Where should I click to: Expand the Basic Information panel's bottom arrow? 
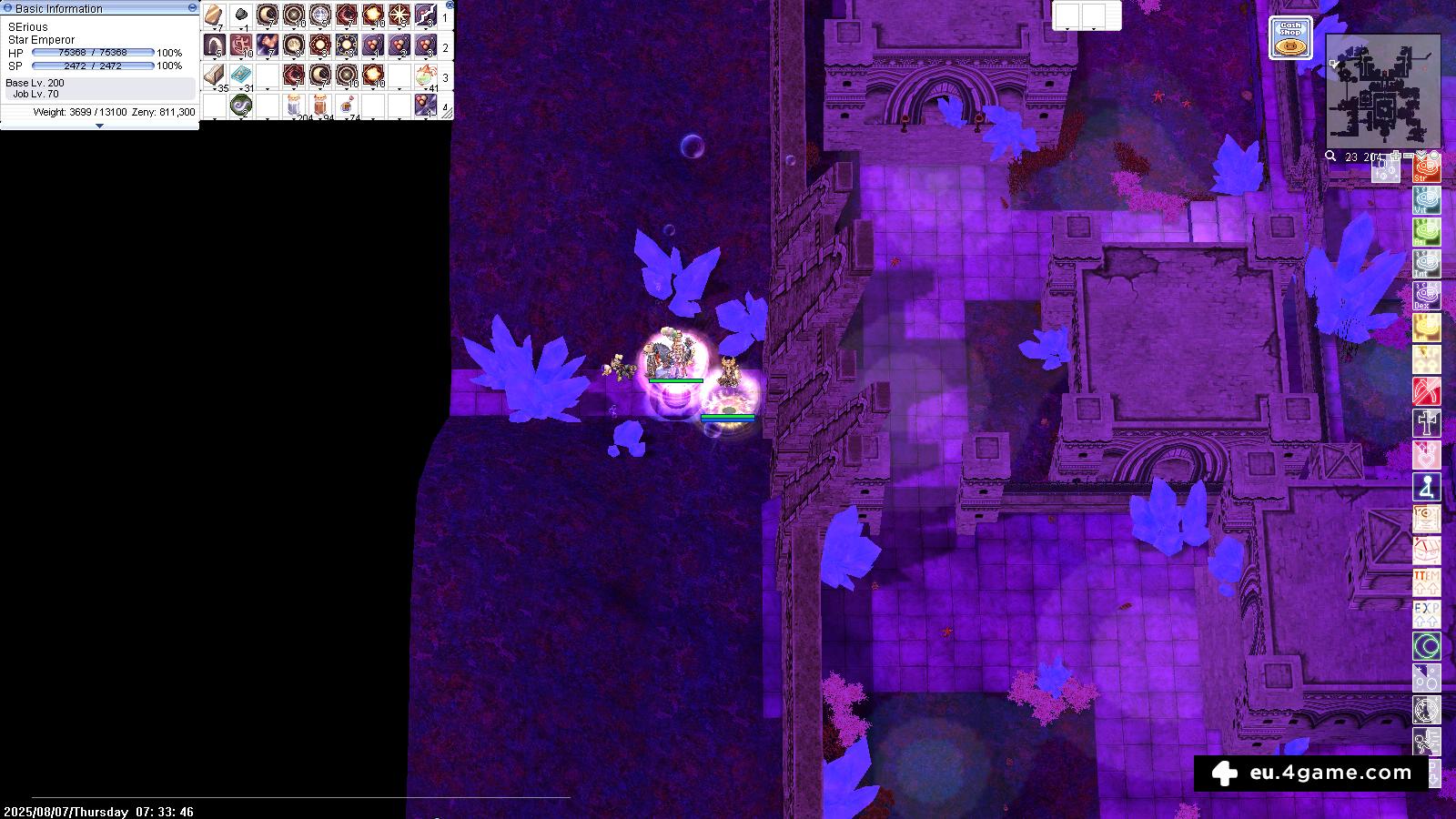[99, 126]
